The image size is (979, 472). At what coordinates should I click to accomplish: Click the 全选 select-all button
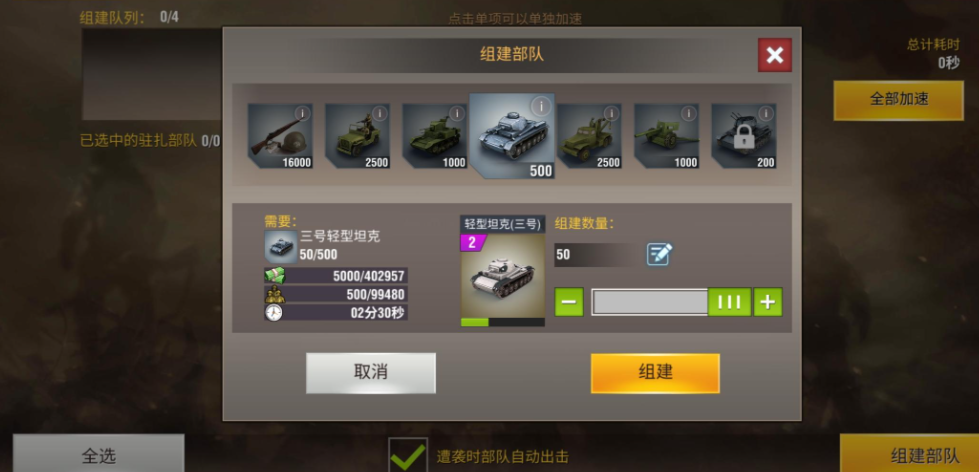pos(98,455)
